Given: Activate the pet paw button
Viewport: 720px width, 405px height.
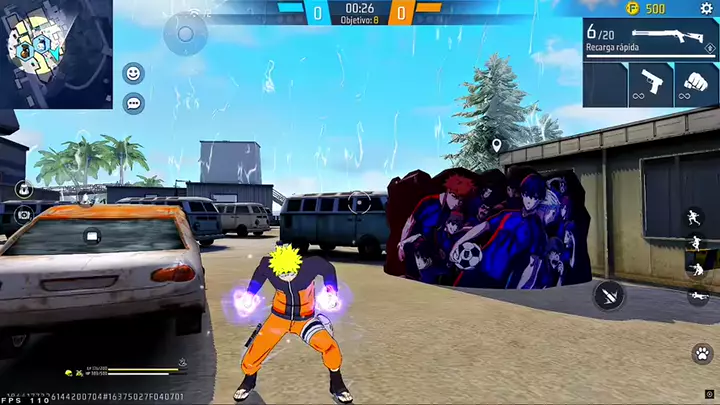Looking at the screenshot, I should pyautogui.click(x=702, y=353).
